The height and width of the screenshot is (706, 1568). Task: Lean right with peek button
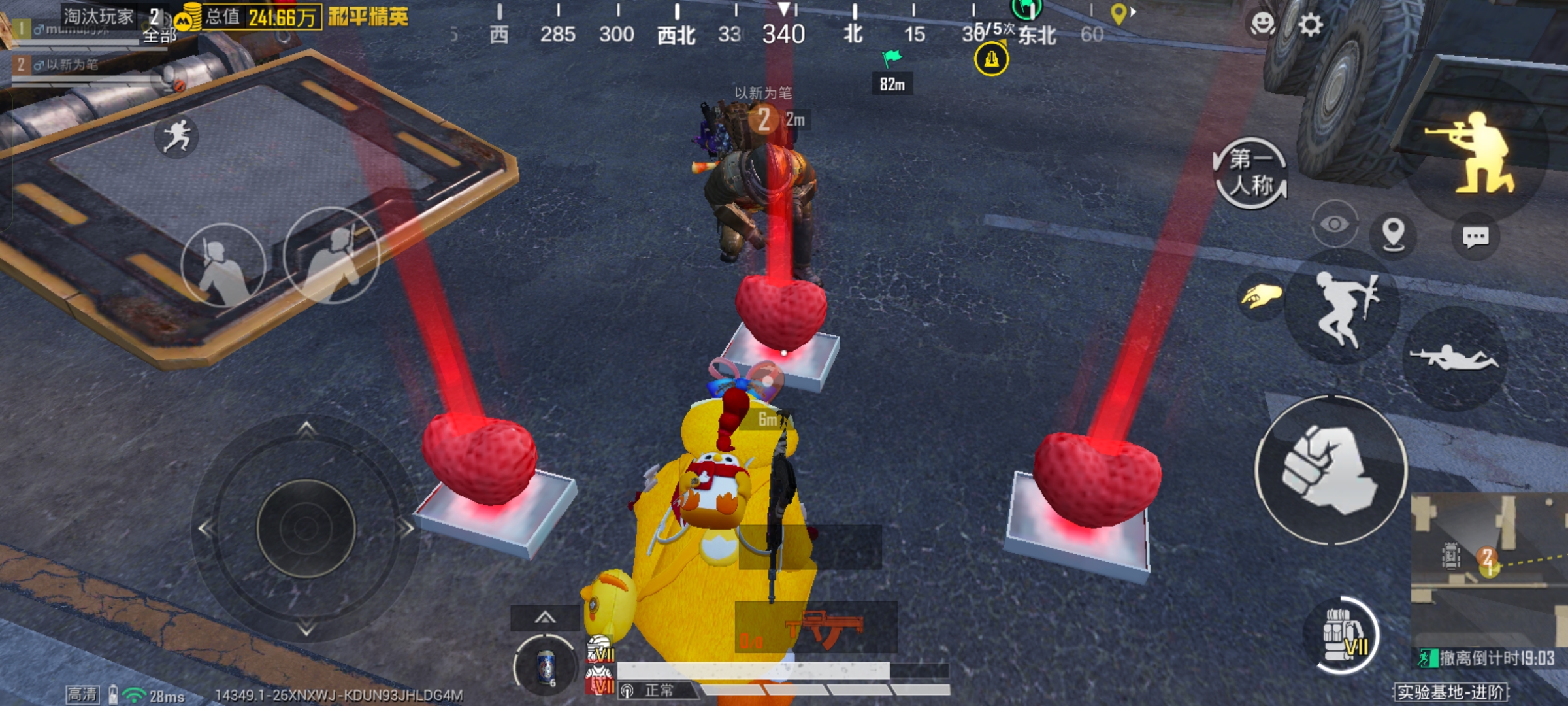pyautogui.click(x=332, y=256)
